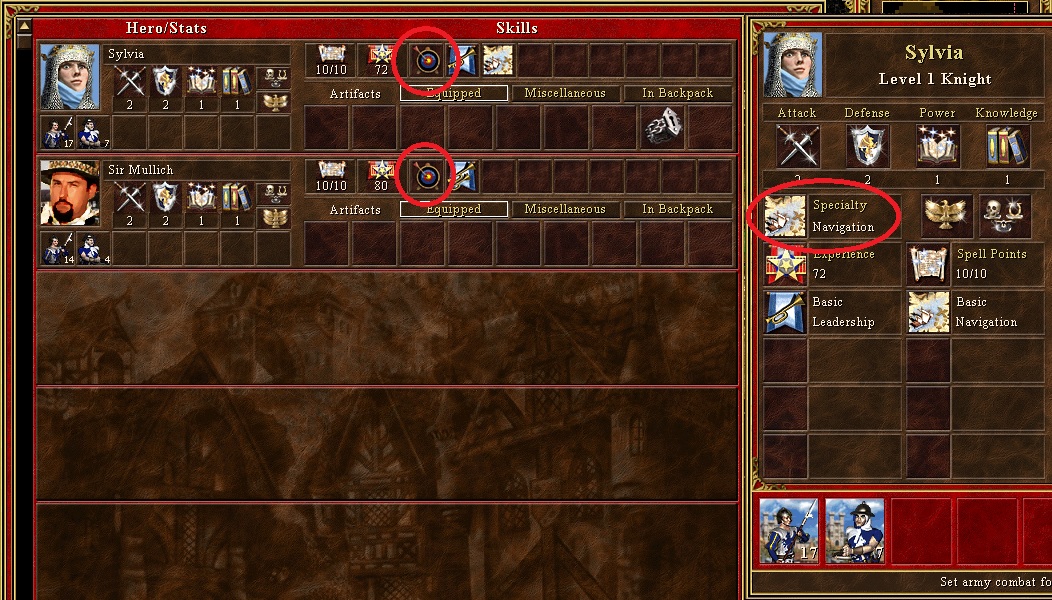
Task: Click Sylvia's archery skill icon in the list
Action: coord(427,61)
